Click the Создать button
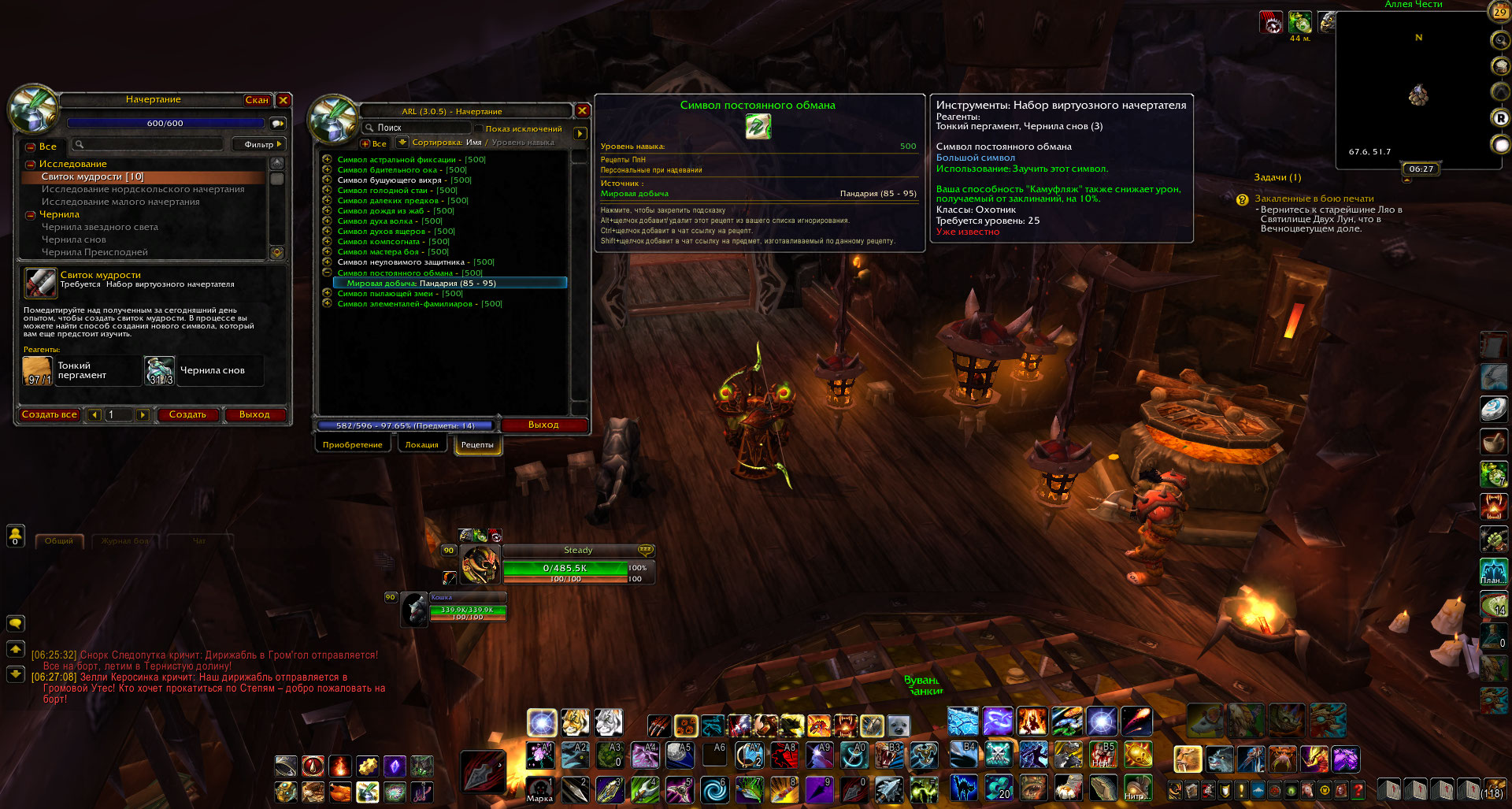The image size is (1512, 809). pos(187,414)
